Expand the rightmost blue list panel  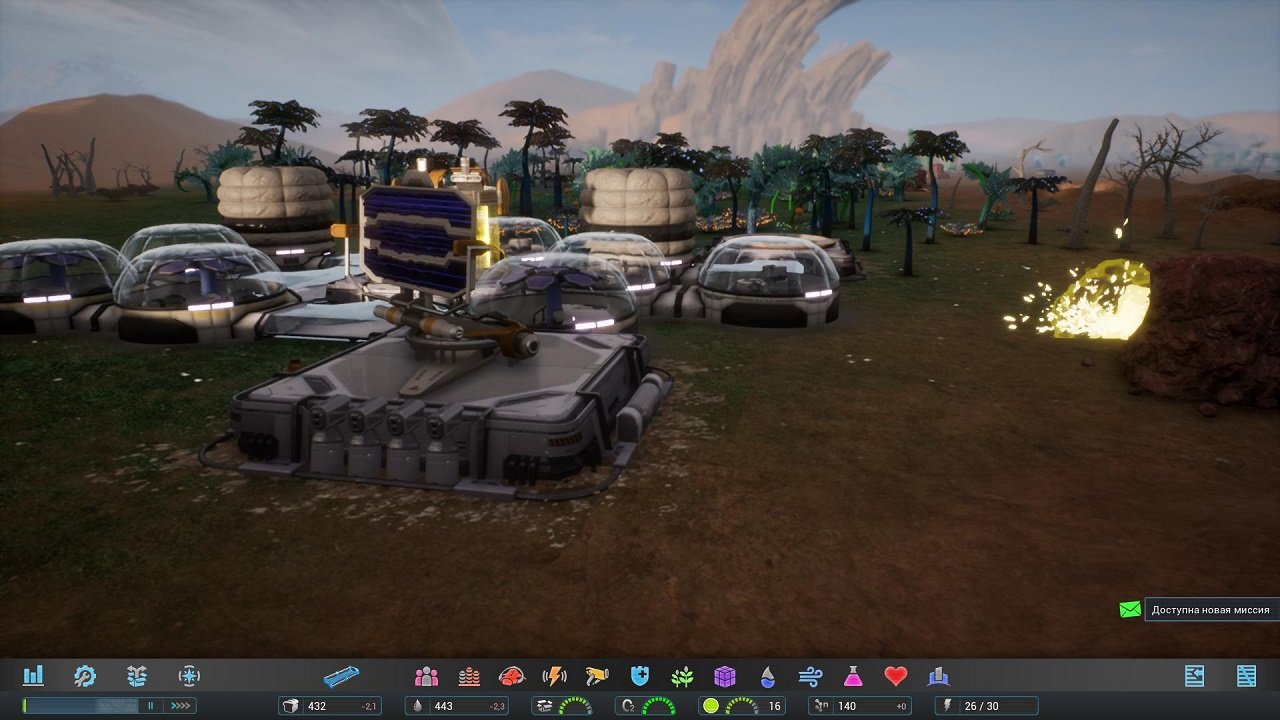(1195, 675)
